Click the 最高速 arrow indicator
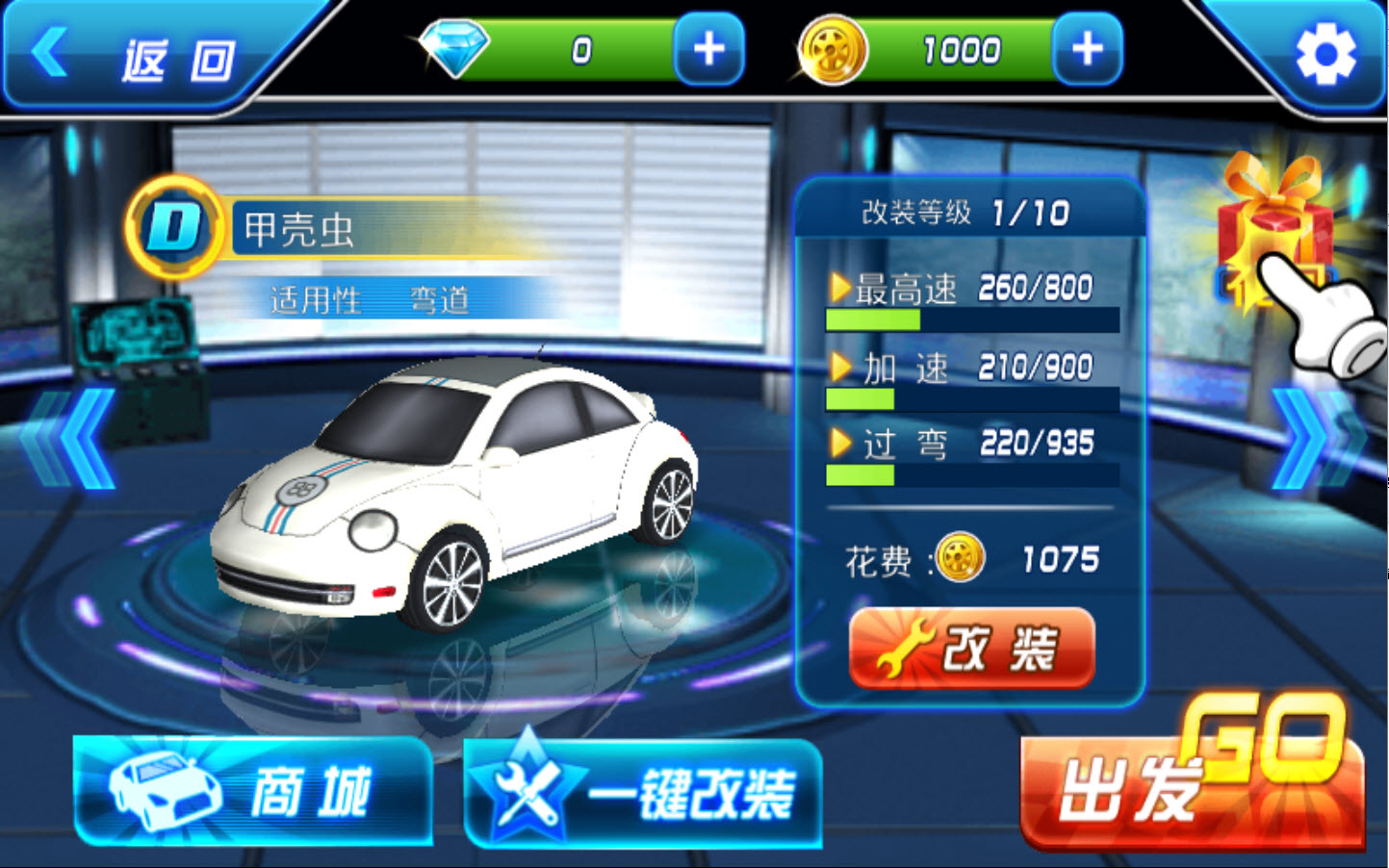The image size is (1389, 868). click(842, 288)
